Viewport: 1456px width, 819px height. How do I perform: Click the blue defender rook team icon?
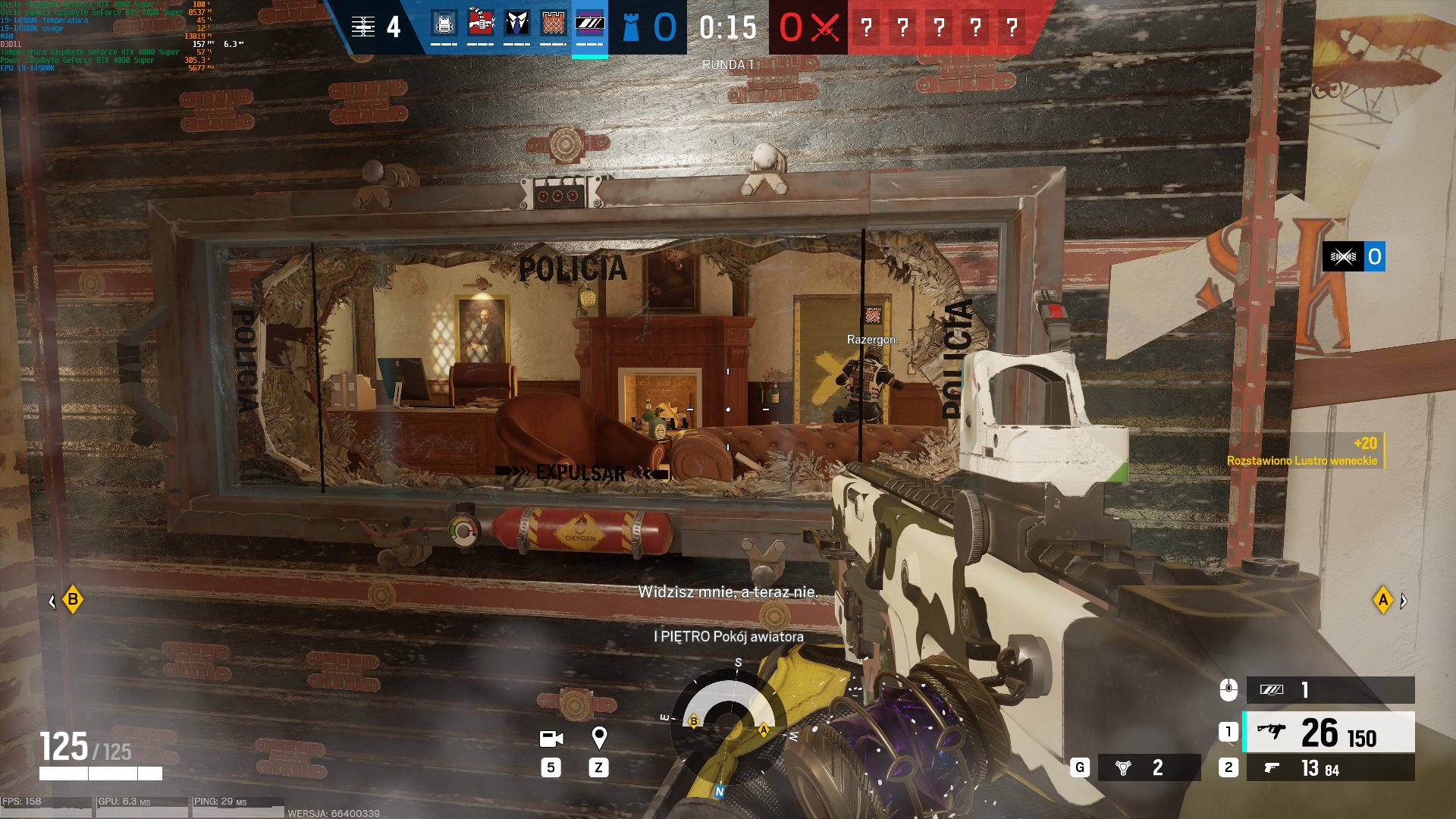[631, 27]
